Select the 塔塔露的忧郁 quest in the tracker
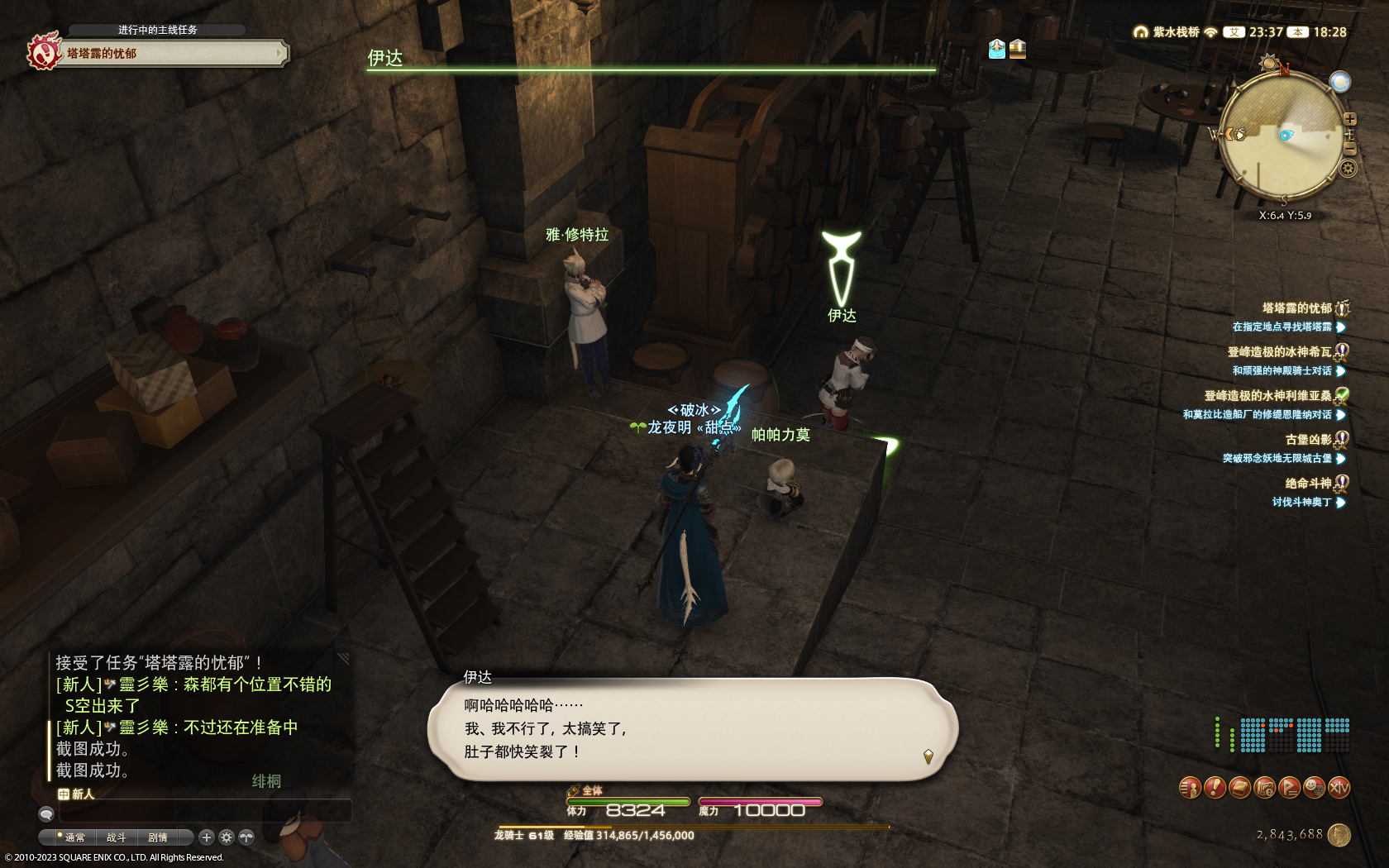Viewport: 1389px width, 868px height. (1296, 308)
